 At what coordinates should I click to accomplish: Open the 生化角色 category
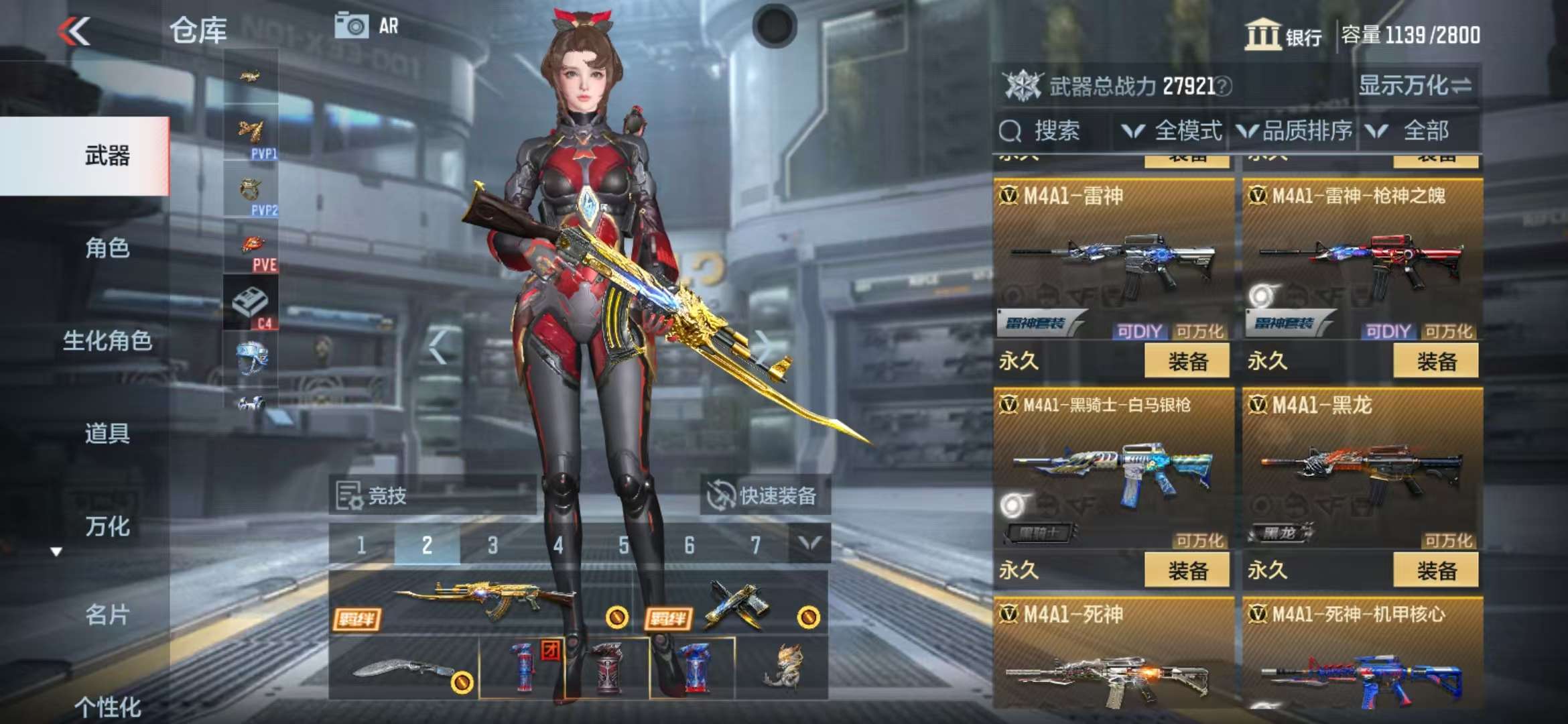point(107,341)
